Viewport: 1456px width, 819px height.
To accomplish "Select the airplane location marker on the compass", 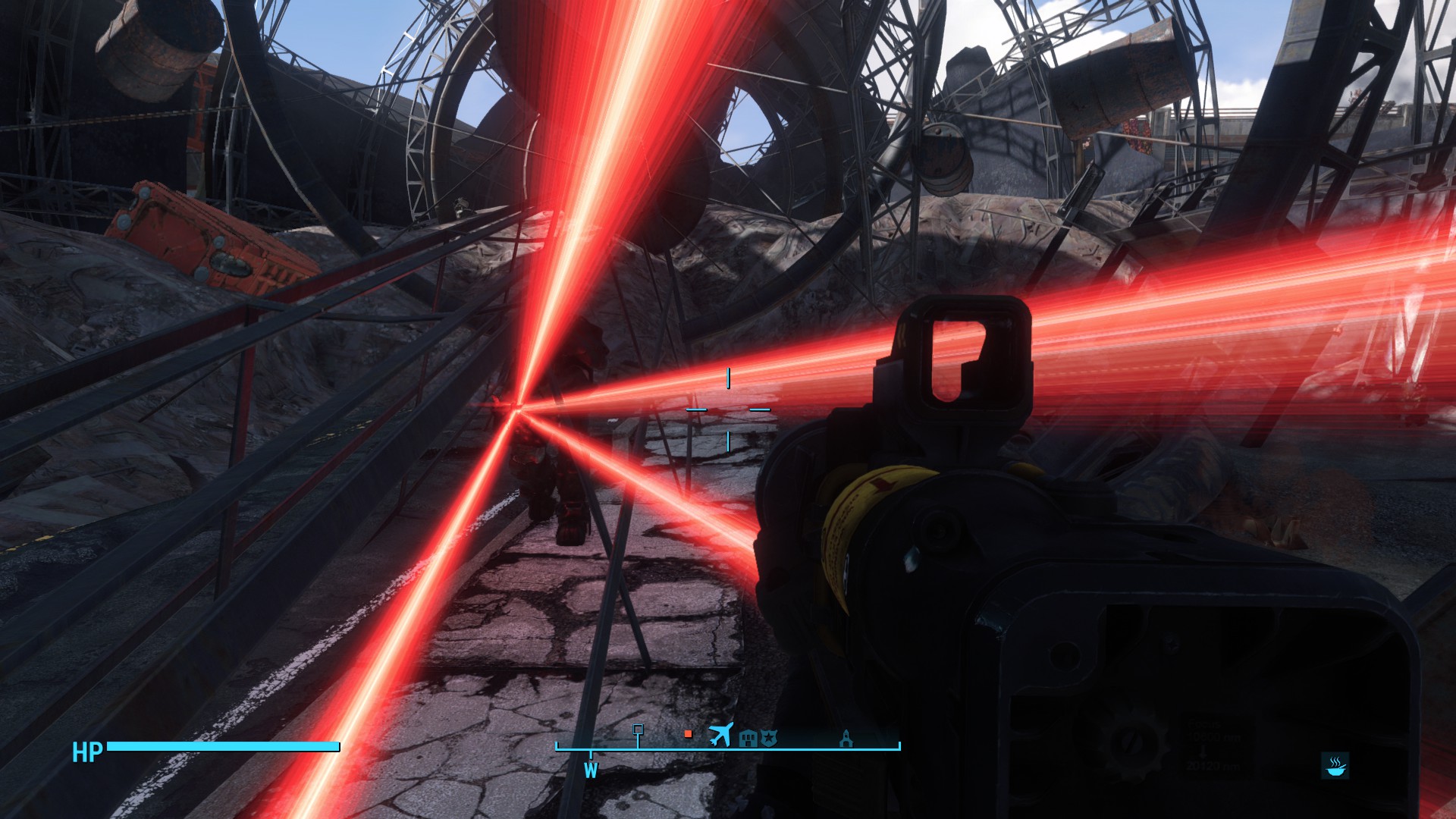I will click(720, 733).
